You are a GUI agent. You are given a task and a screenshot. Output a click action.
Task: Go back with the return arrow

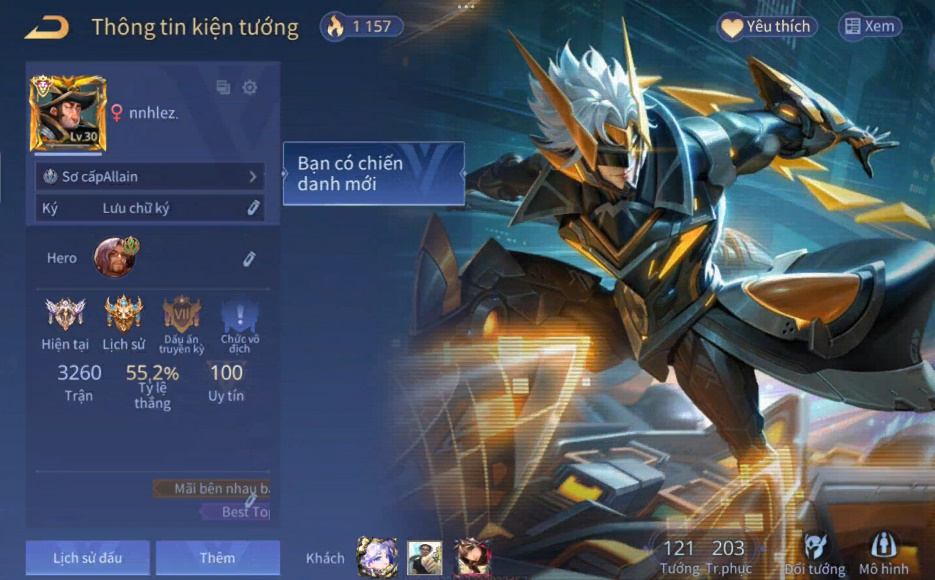pos(47,27)
